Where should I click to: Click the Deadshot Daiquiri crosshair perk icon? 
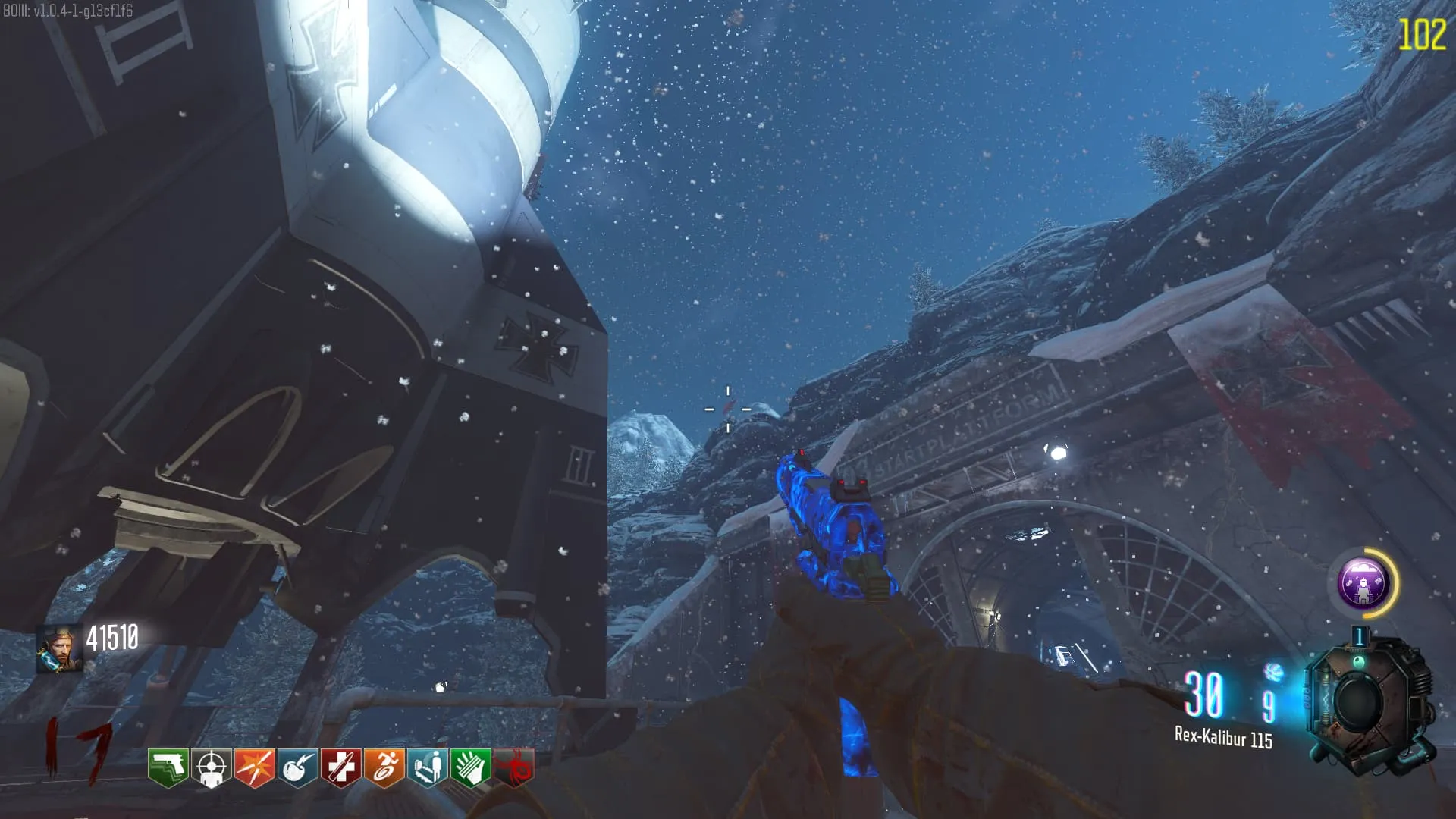pos(212,767)
